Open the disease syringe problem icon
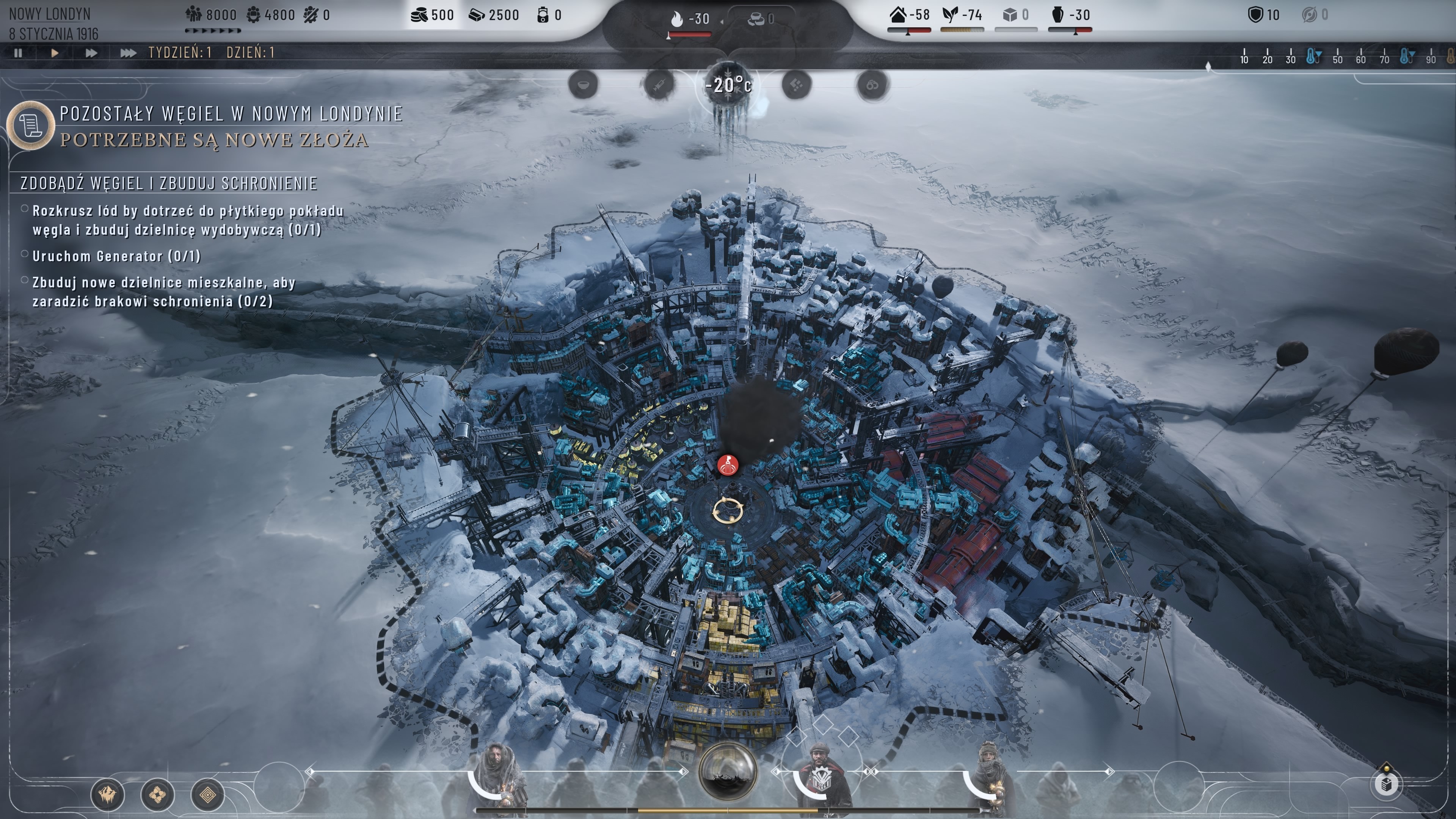This screenshot has width=1456, height=819. (659, 85)
